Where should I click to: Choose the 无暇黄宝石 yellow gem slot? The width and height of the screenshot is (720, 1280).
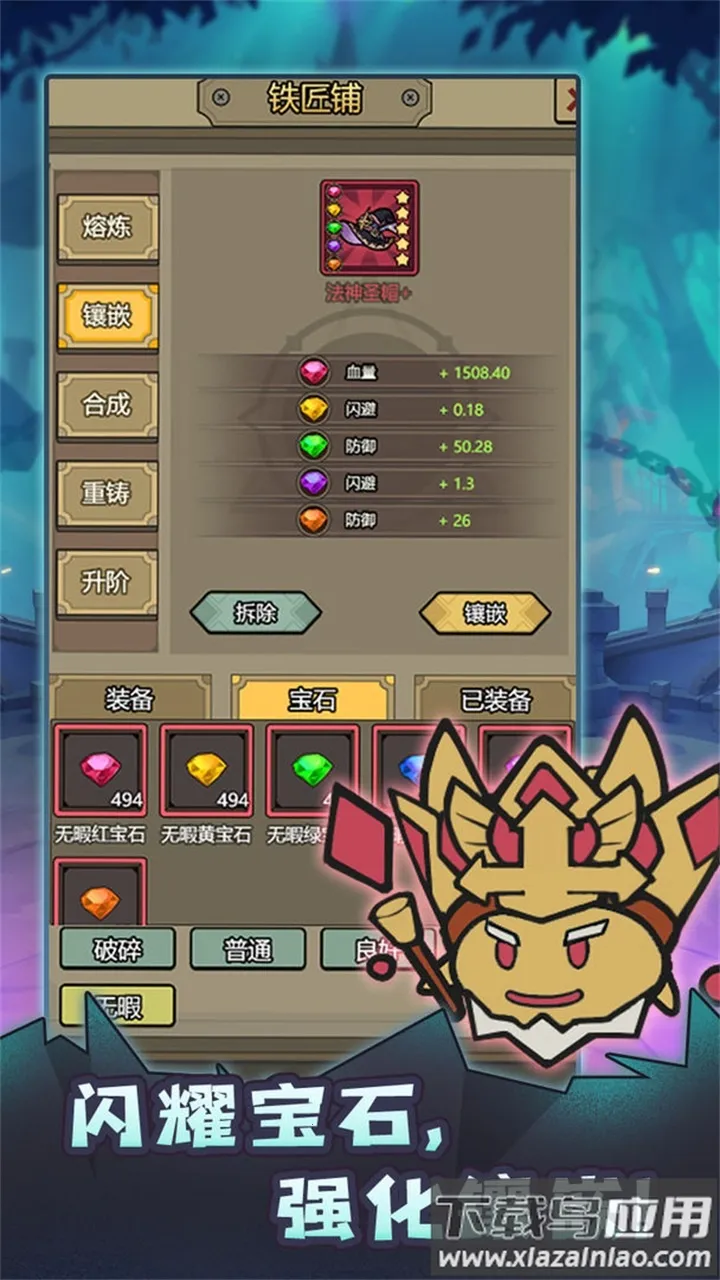coord(206,770)
